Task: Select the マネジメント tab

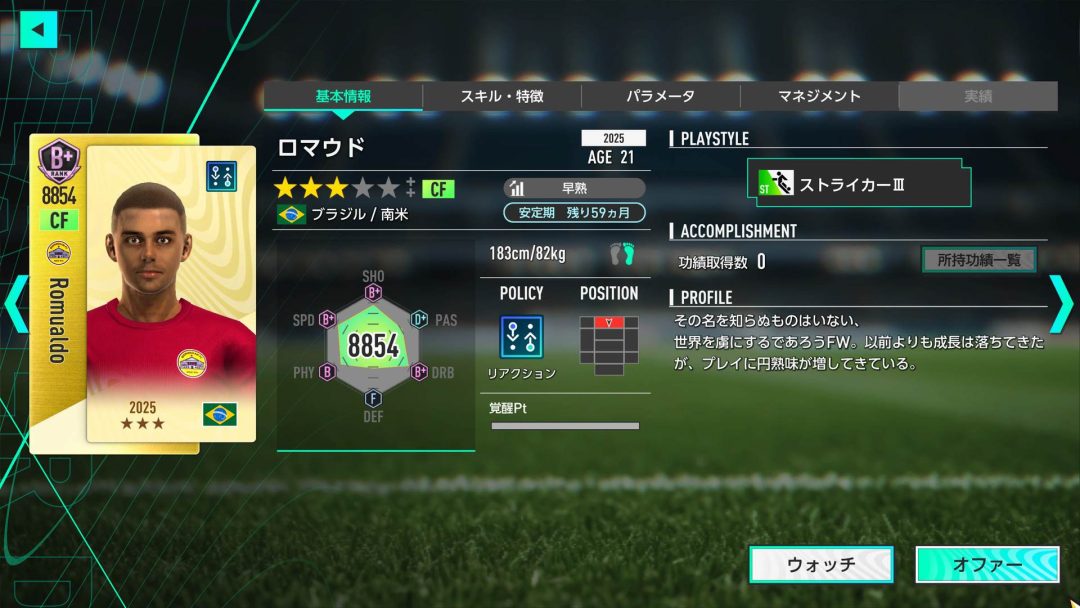Action: (819, 96)
